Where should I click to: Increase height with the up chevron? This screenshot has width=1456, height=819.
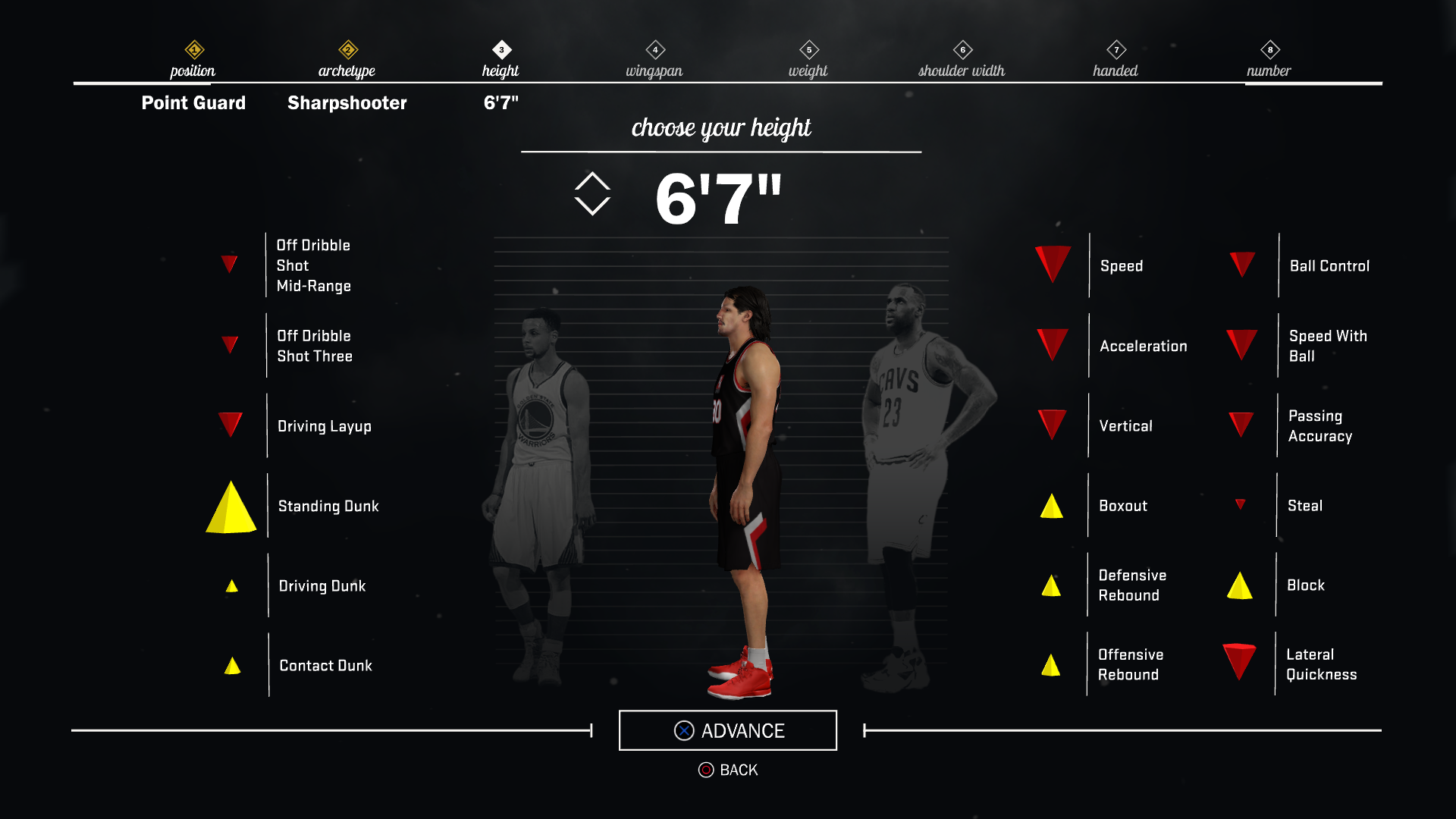click(x=592, y=182)
